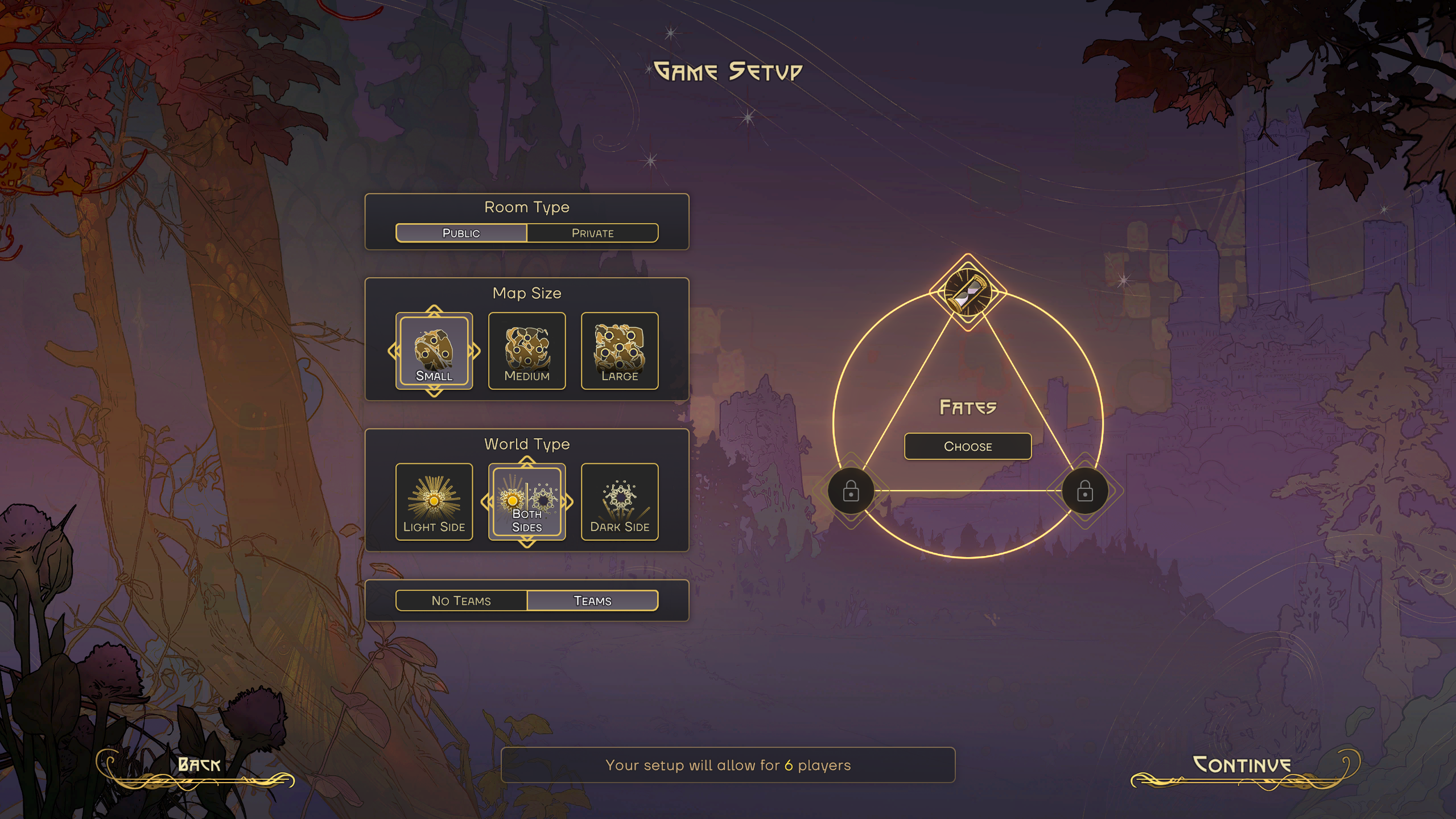Click the right locked fate slot
This screenshot has height=819, width=1456.
tap(1084, 491)
